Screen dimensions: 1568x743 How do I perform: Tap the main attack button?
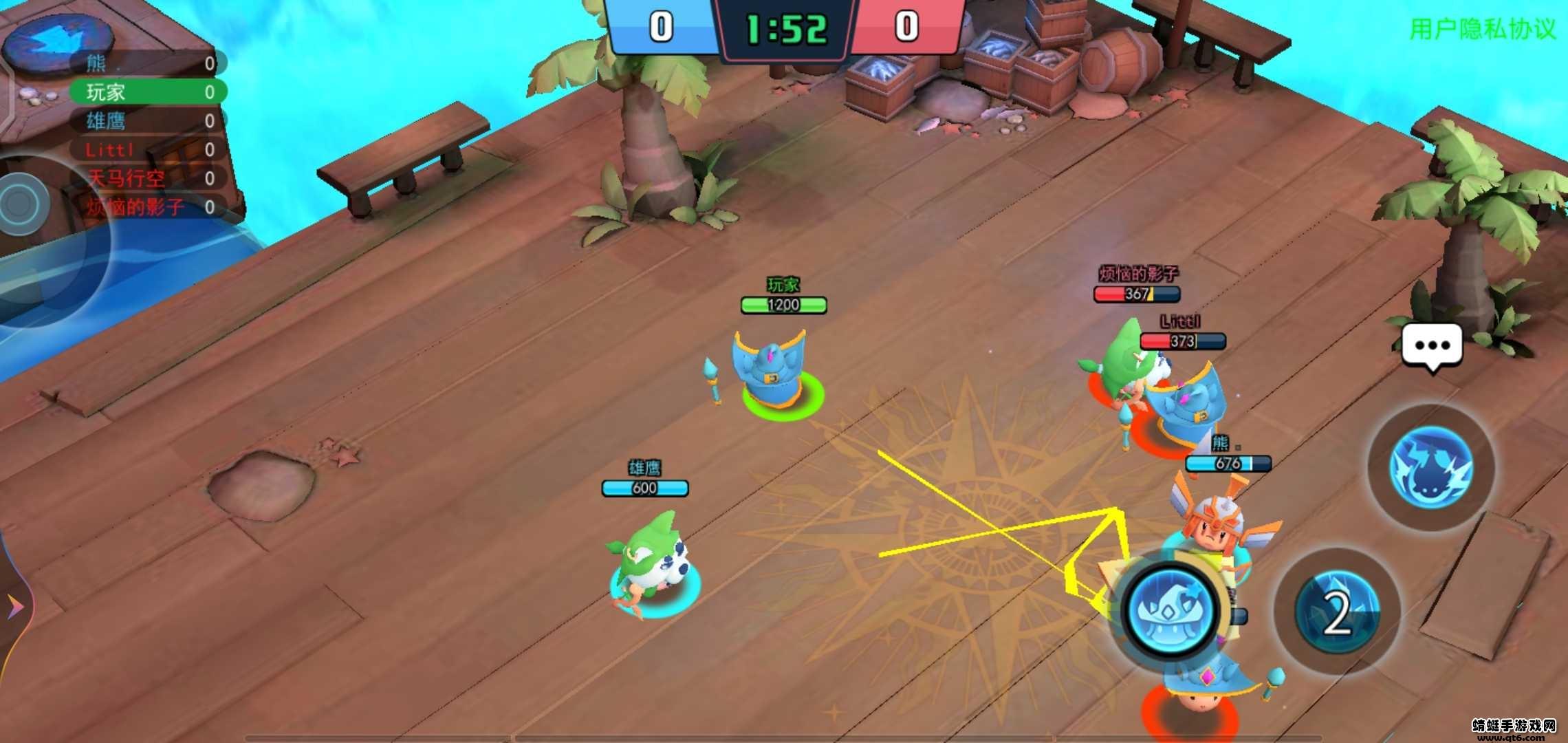click(1169, 610)
